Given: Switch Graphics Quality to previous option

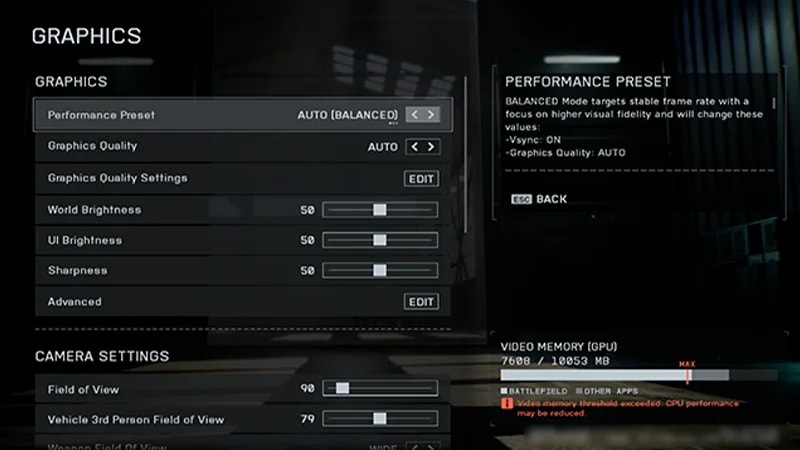Looking at the screenshot, I should pos(414,147).
